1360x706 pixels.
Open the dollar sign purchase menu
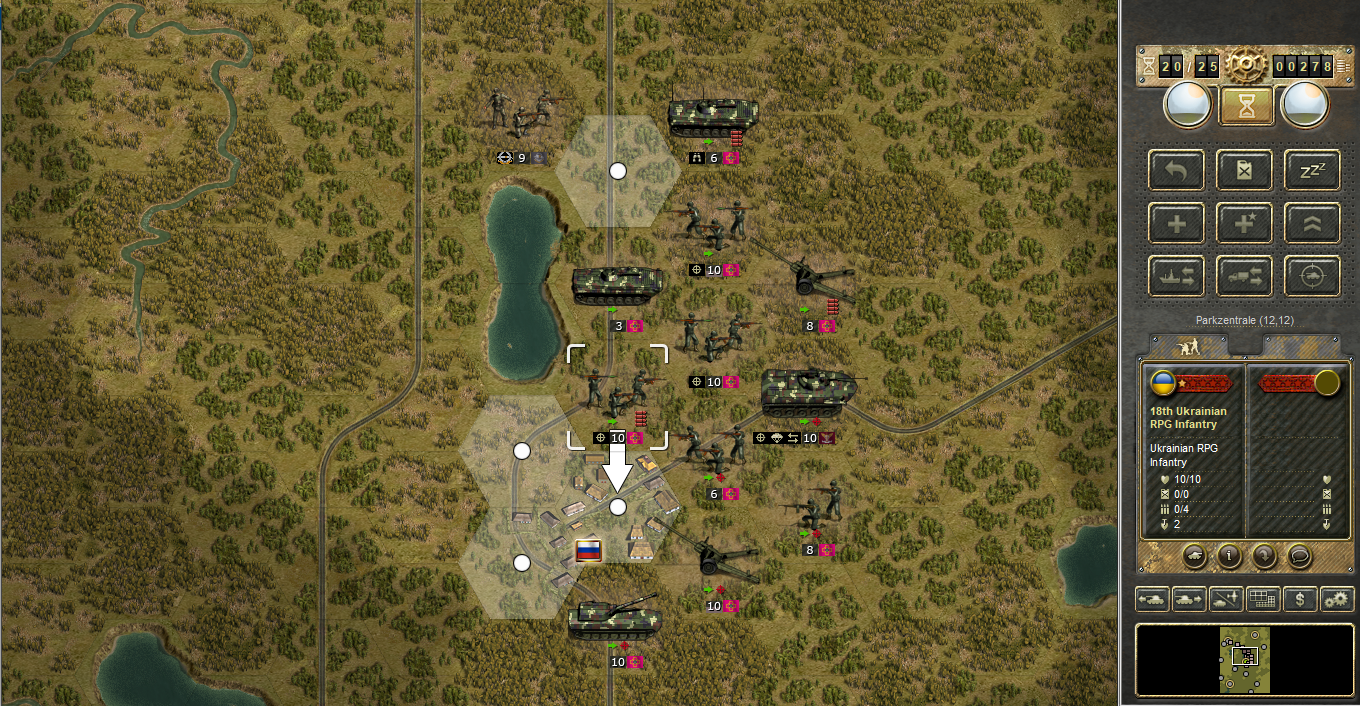pyautogui.click(x=1299, y=599)
